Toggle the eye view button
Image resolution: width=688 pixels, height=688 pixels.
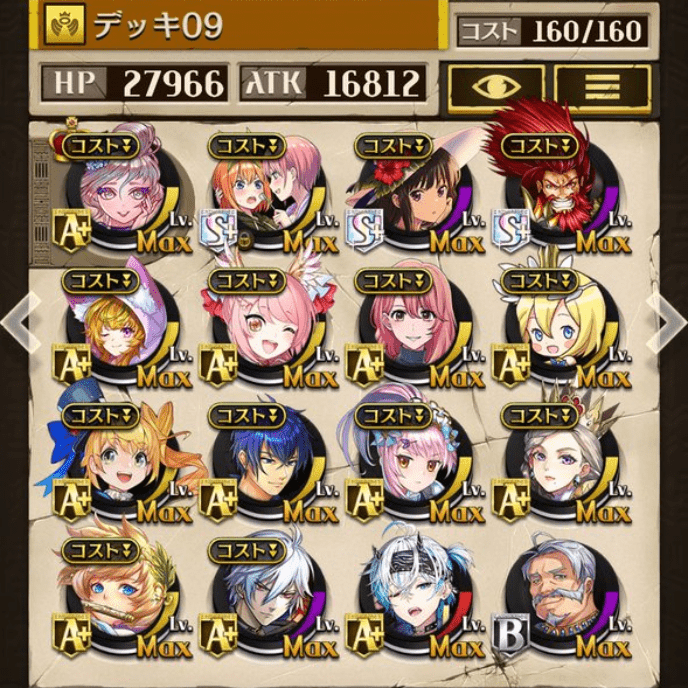coord(496,86)
